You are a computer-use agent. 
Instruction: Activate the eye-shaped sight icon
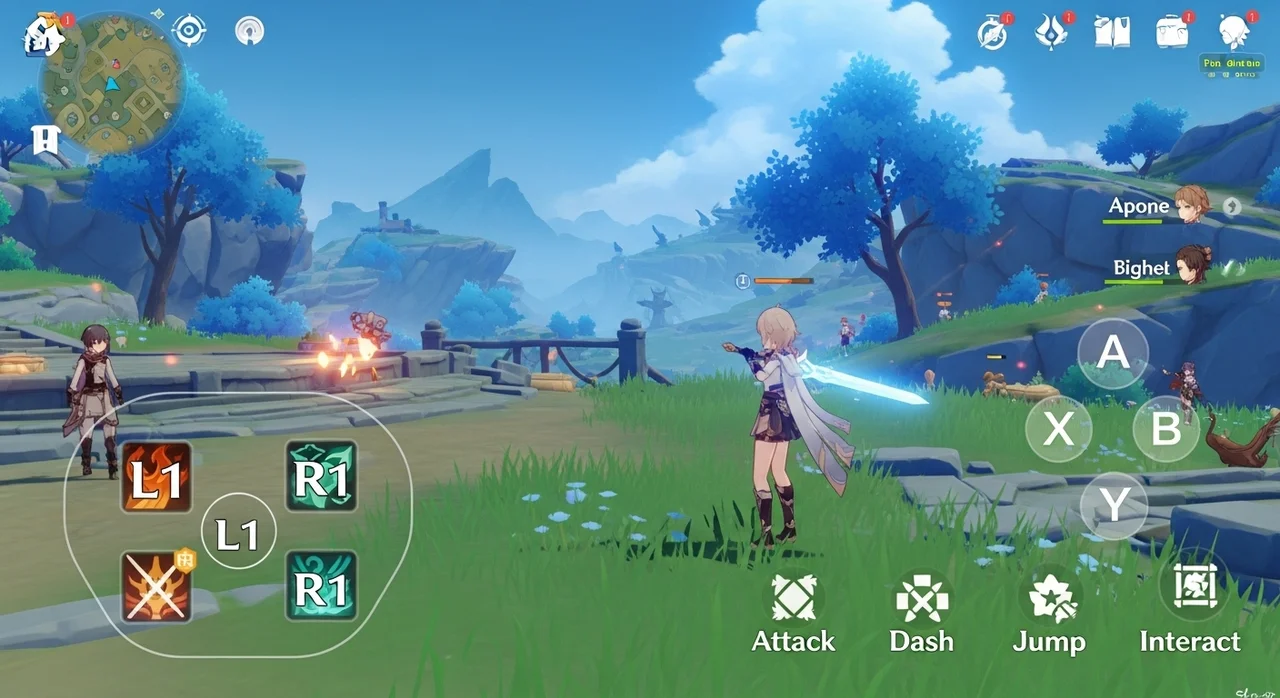(189, 30)
